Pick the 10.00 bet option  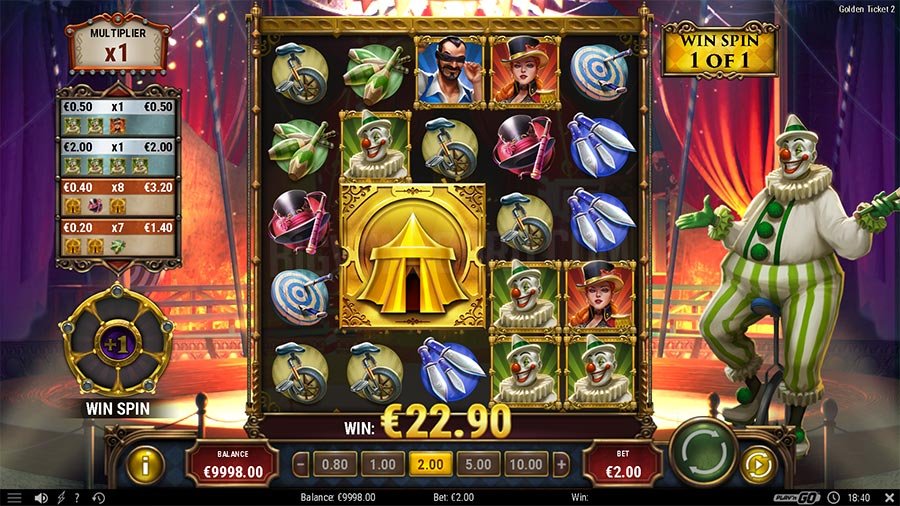coord(527,464)
